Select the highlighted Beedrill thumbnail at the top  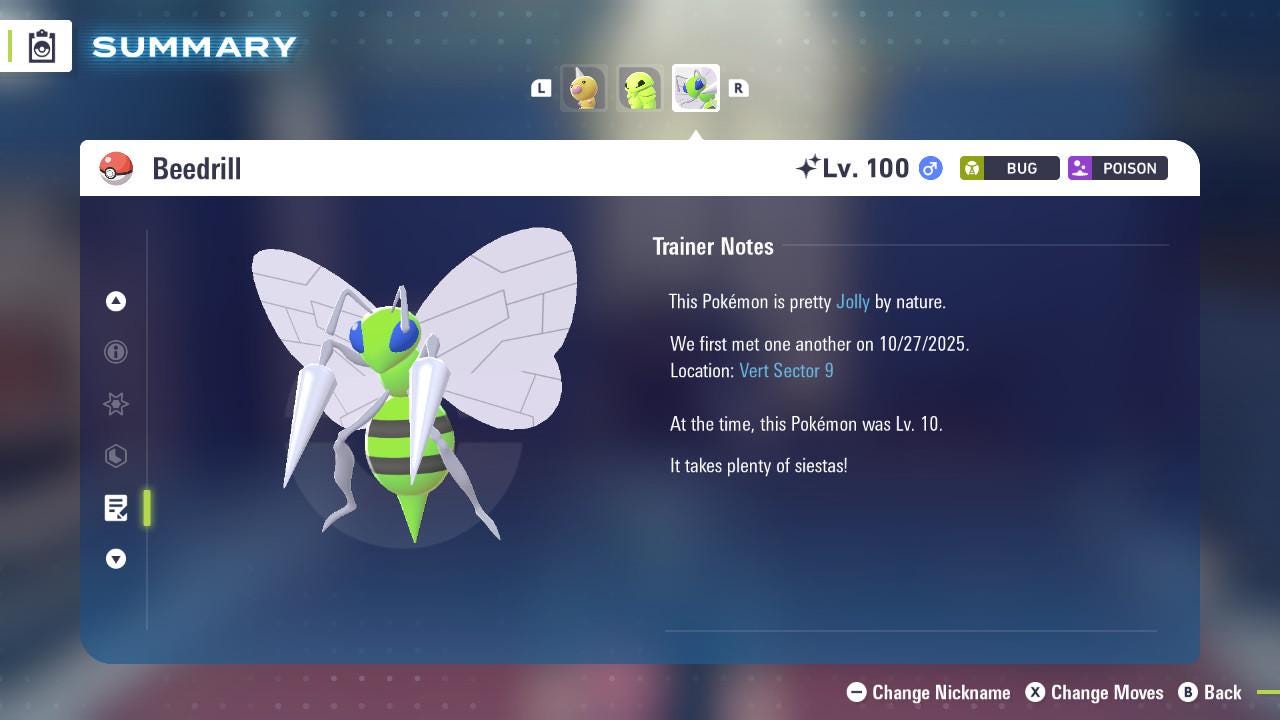click(695, 87)
